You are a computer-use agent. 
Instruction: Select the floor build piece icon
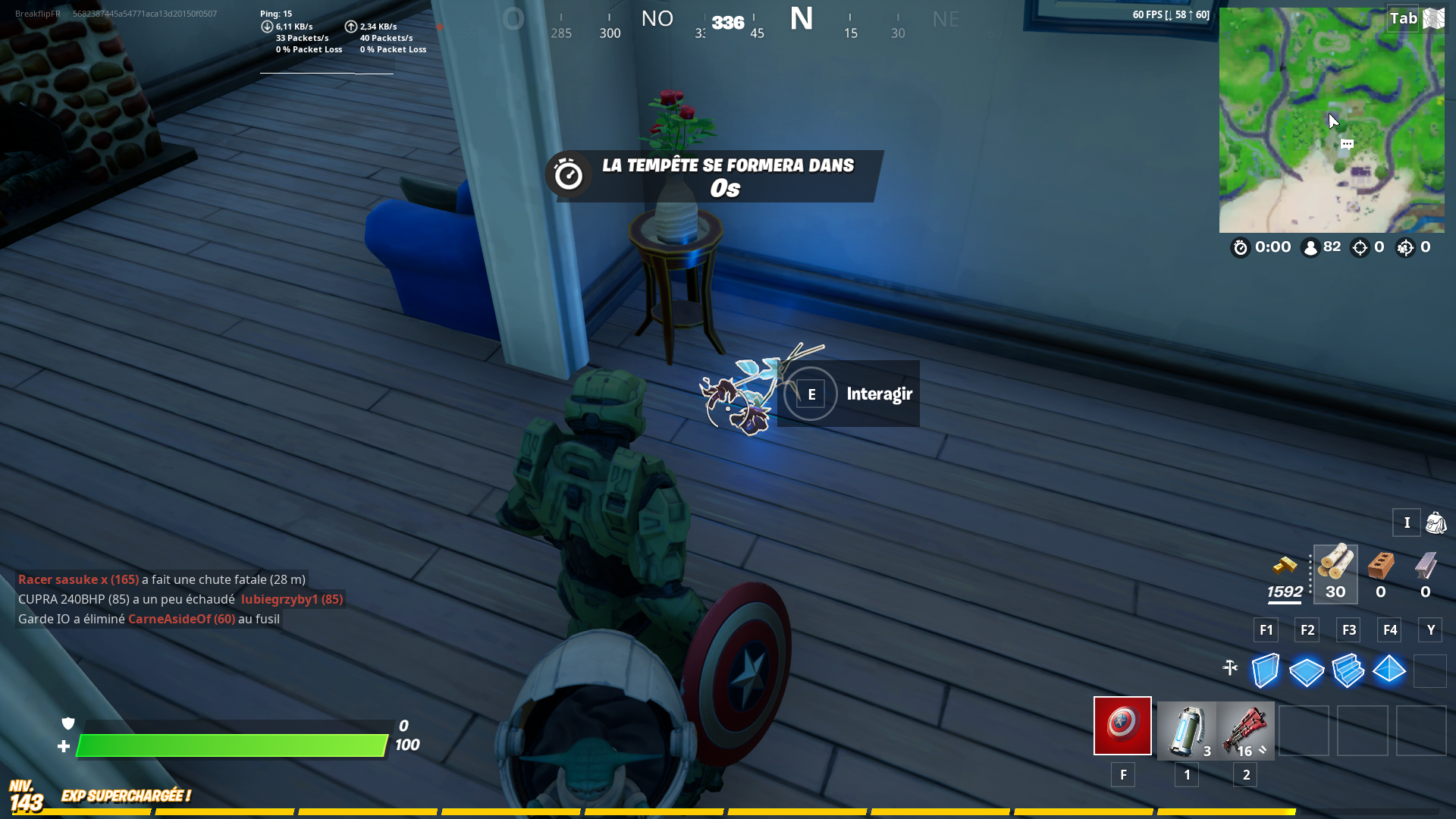tap(1307, 670)
